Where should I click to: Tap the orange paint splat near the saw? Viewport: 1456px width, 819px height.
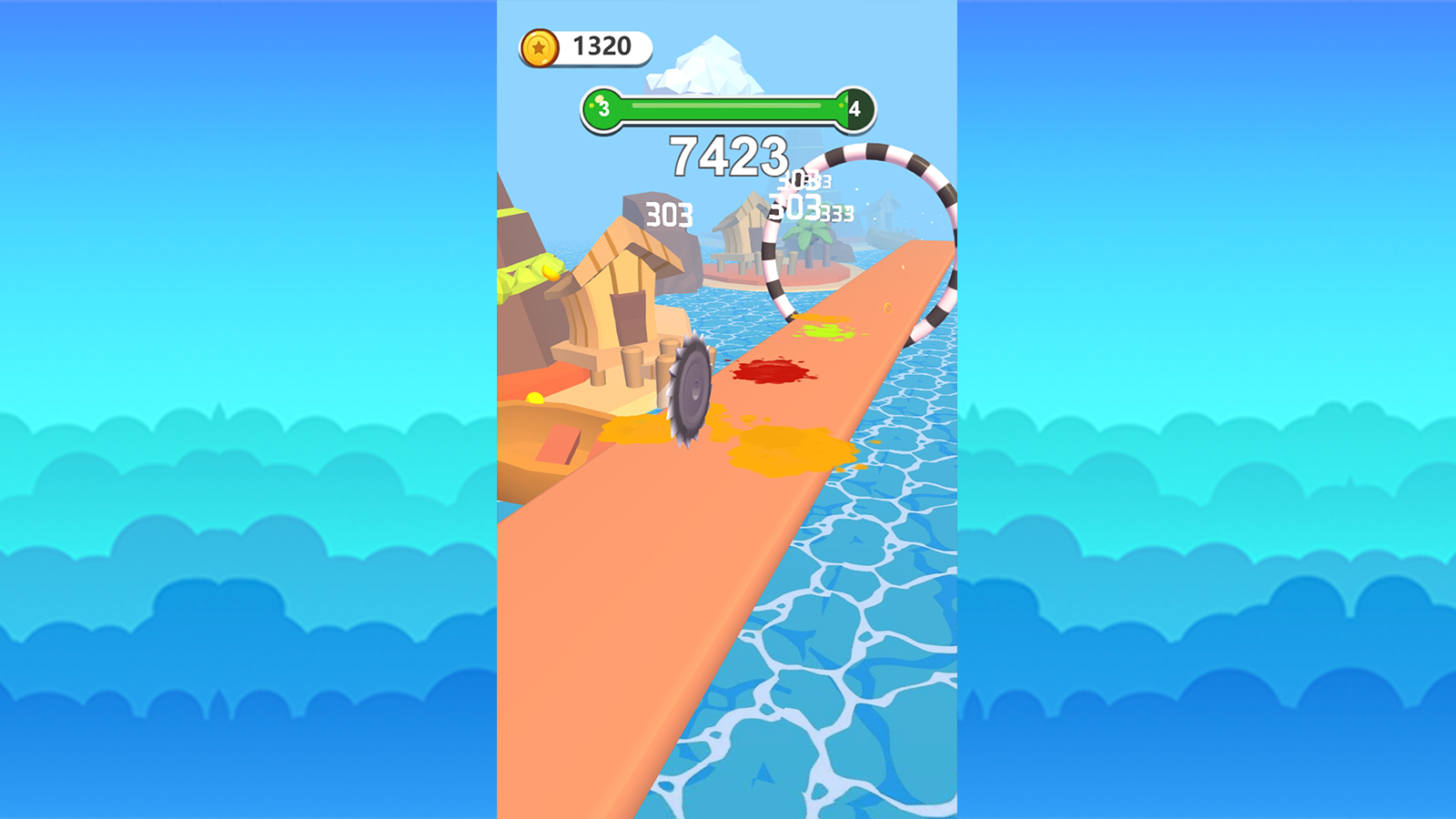click(x=783, y=446)
